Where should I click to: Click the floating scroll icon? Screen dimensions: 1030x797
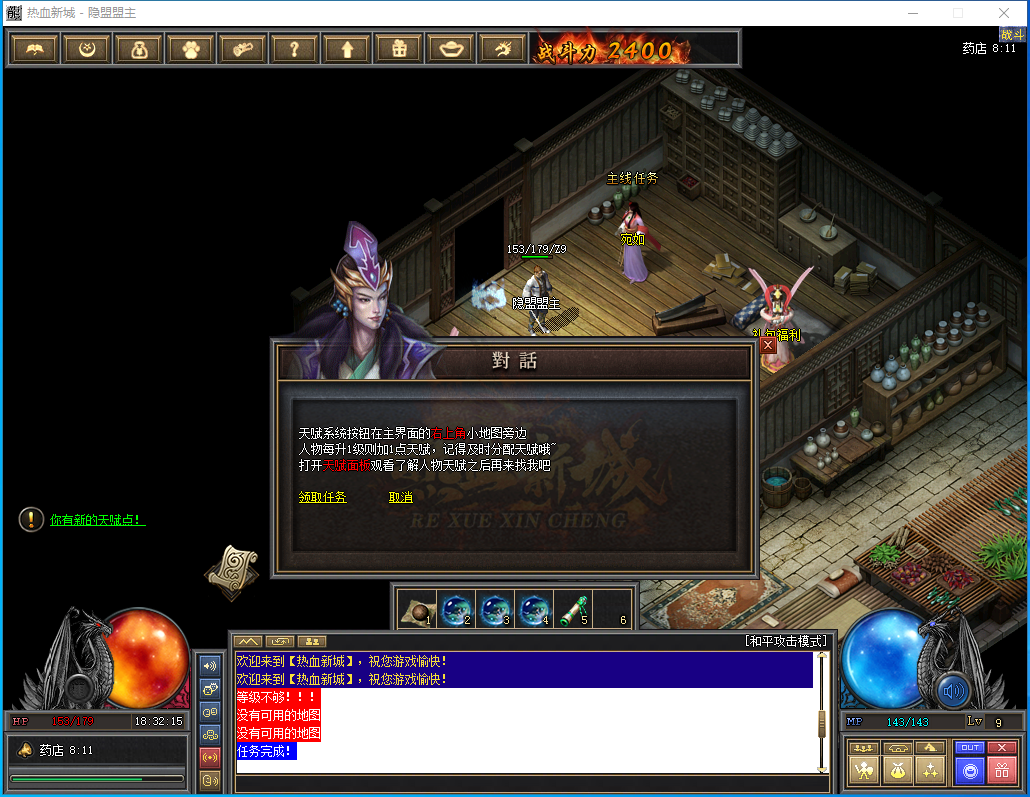(x=231, y=570)
